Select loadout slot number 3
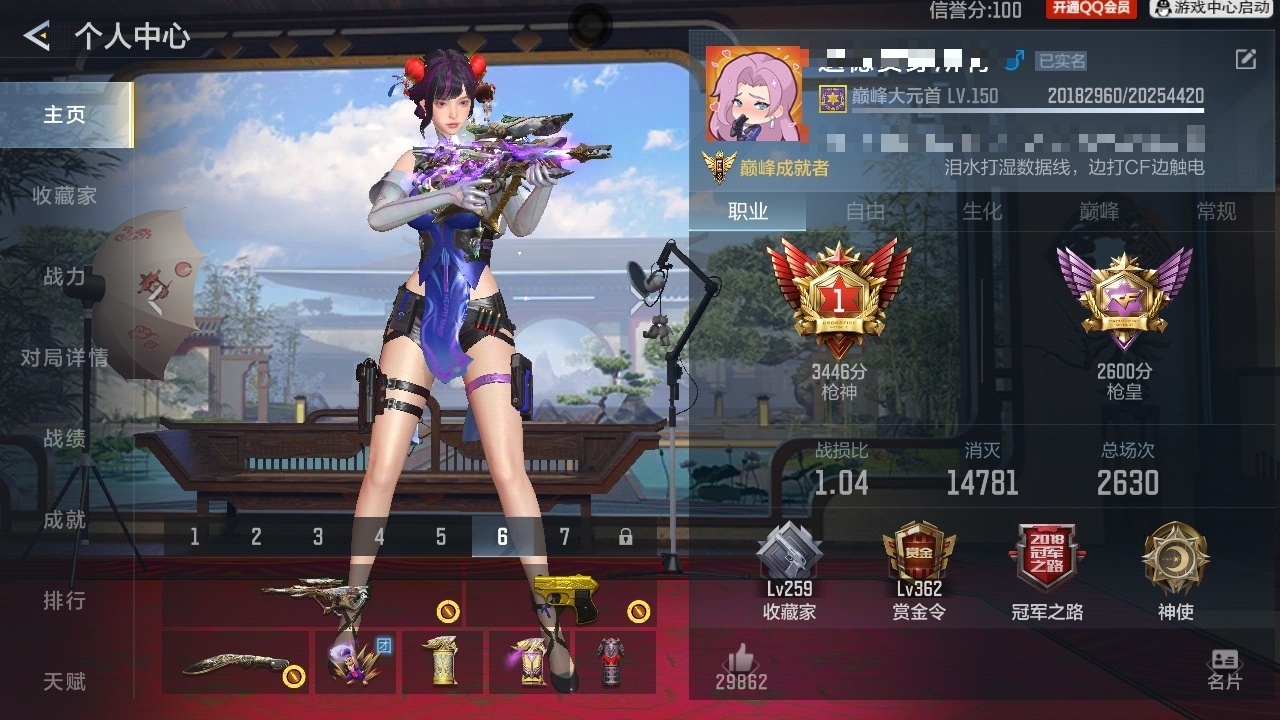This screenshot has height=720, width=1280. (x=318, y=537)
